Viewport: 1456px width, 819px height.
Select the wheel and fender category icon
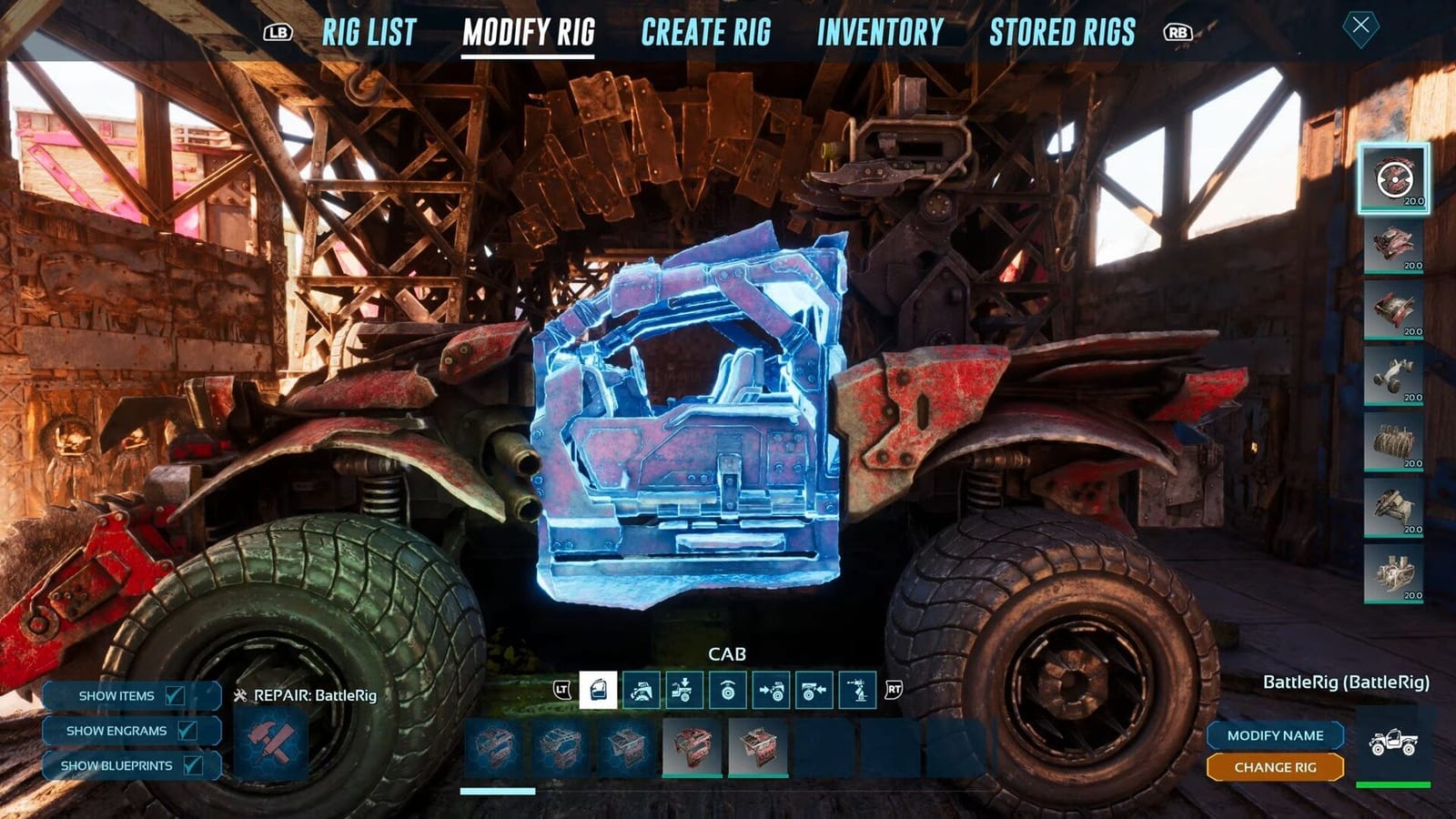pos(728,690)
